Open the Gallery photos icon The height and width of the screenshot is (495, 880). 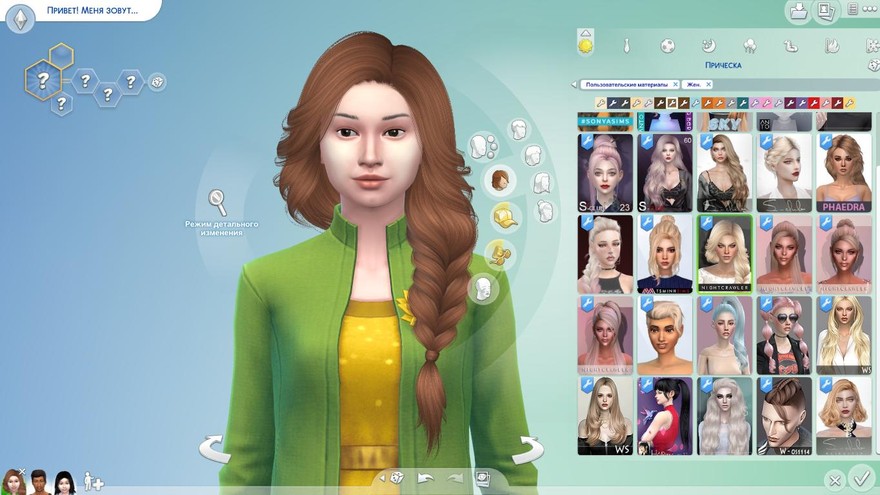[x=826, y=11]
